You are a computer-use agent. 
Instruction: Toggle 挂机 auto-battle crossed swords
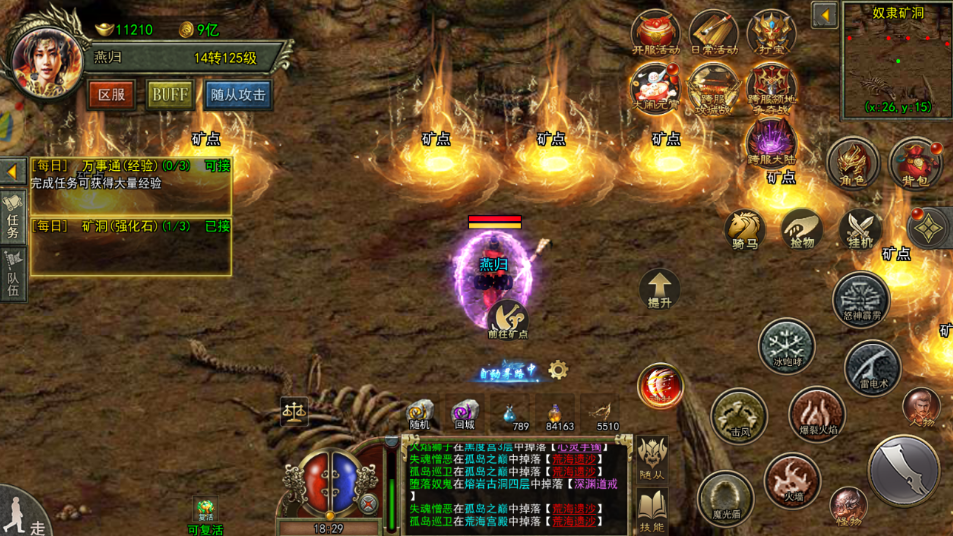click(x=860, y=230)
